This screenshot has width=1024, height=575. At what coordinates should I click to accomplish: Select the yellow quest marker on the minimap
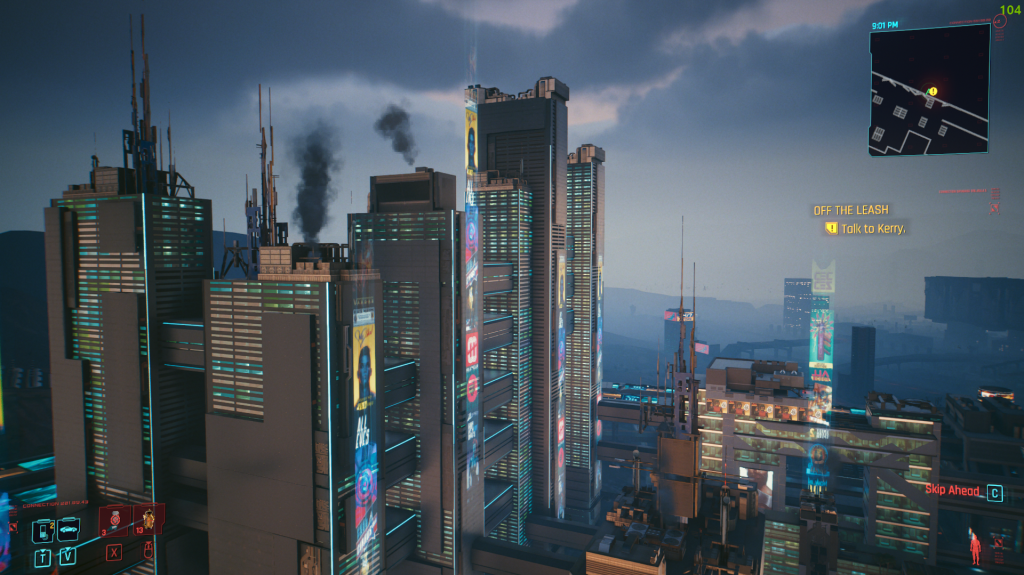932,91
